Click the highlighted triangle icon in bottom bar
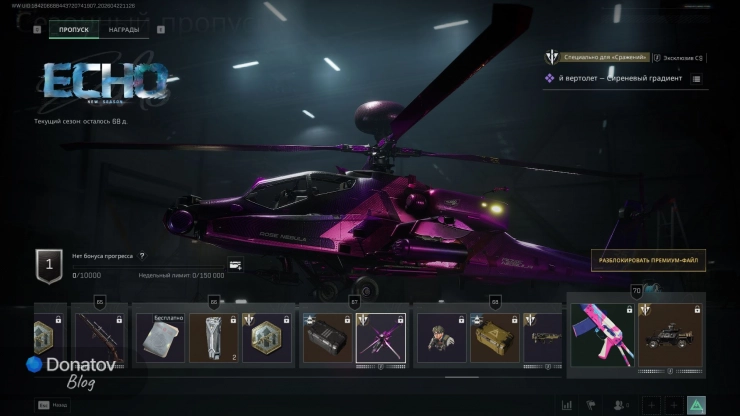The height and width of the screenshot is (416, 740). coord(696,405)
